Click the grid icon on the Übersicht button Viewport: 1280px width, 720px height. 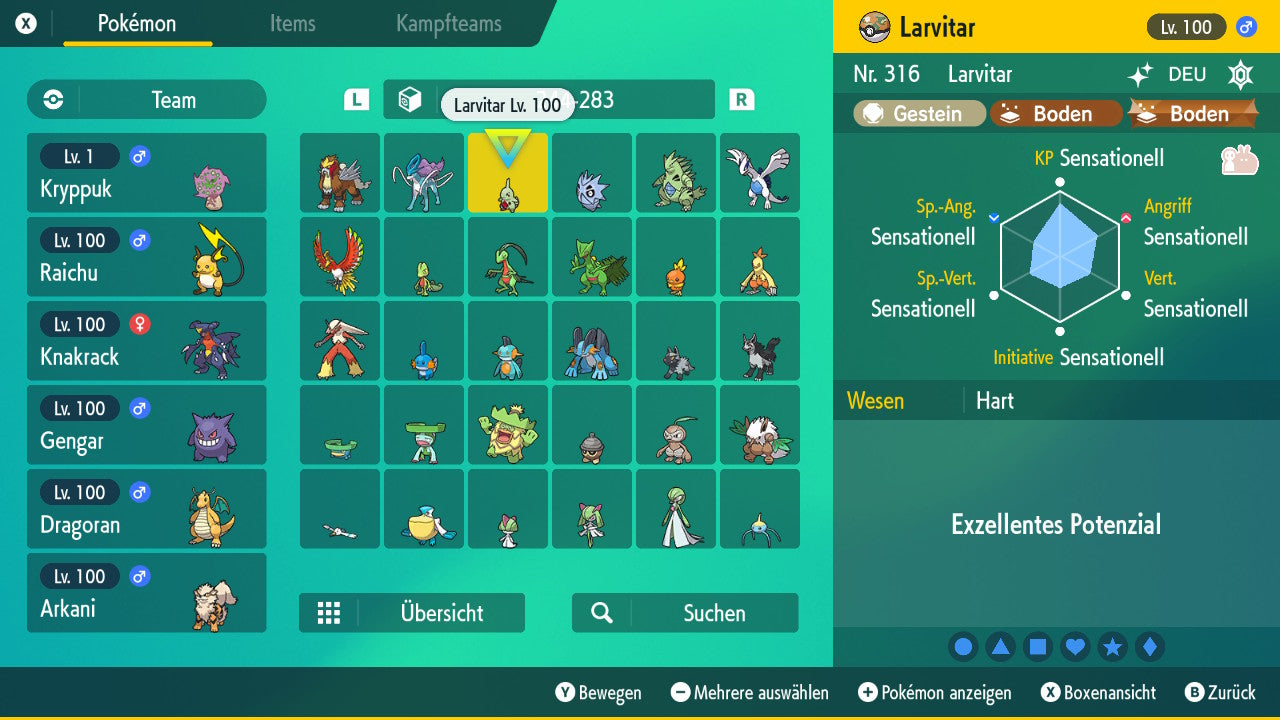pyautogui.click(x=329, y=613)
